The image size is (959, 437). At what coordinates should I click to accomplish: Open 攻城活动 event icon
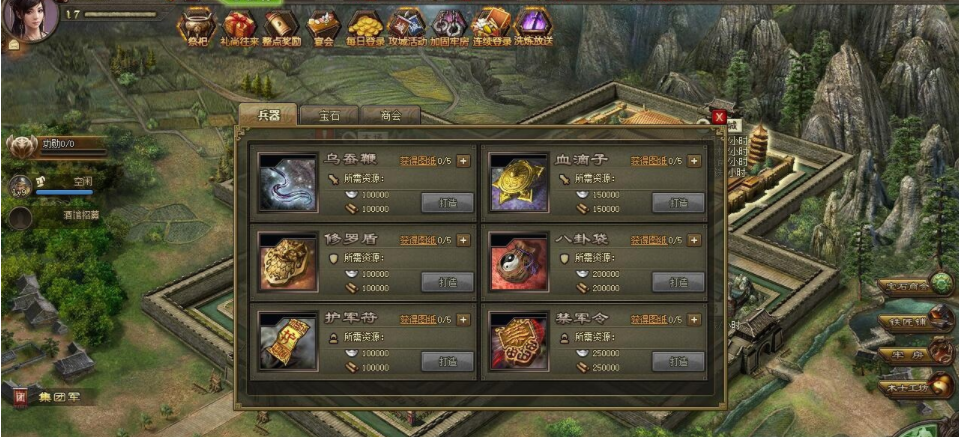click(x=407, y=26)
